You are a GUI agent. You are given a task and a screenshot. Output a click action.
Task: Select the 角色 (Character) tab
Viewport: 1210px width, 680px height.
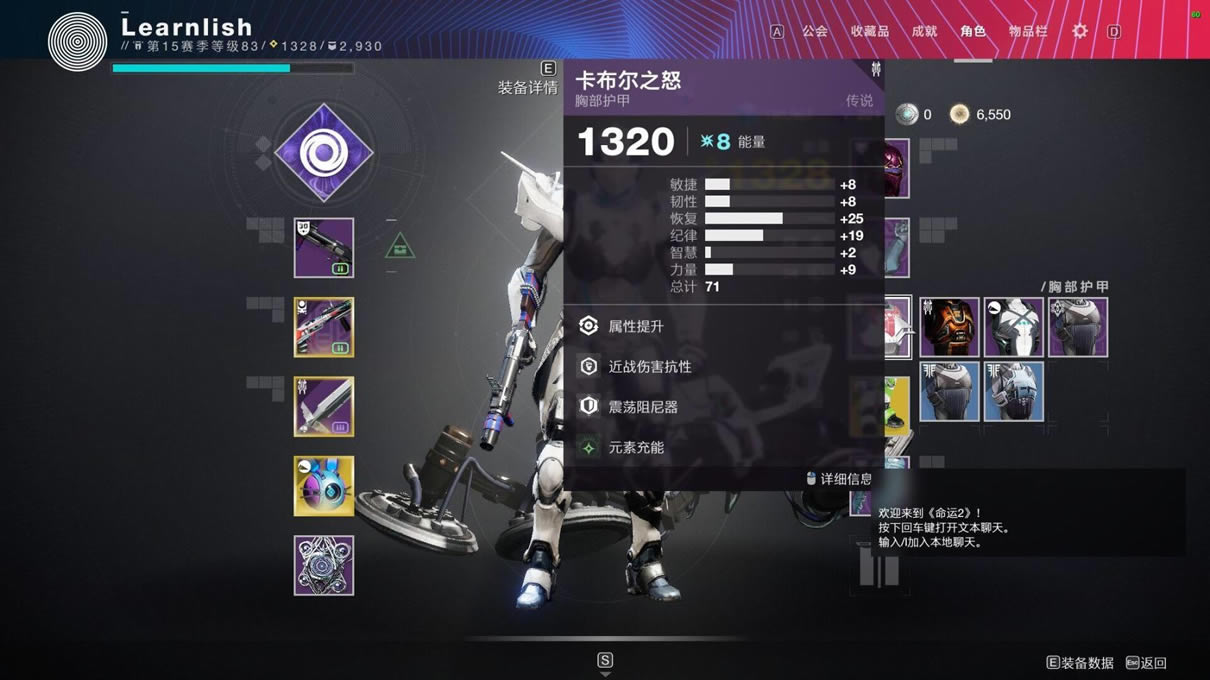coord(973,31)
